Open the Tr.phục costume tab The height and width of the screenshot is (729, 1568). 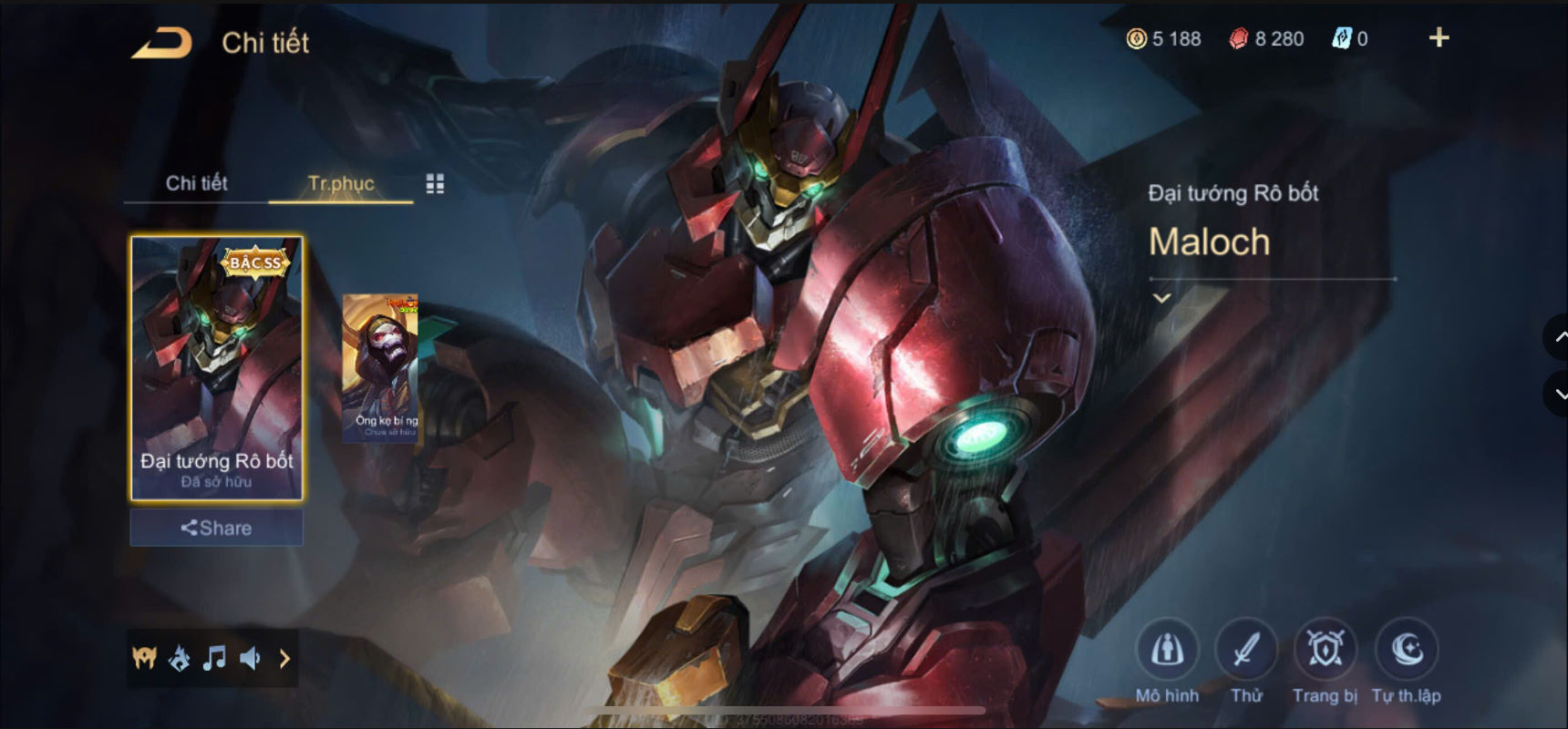(340, 183)
